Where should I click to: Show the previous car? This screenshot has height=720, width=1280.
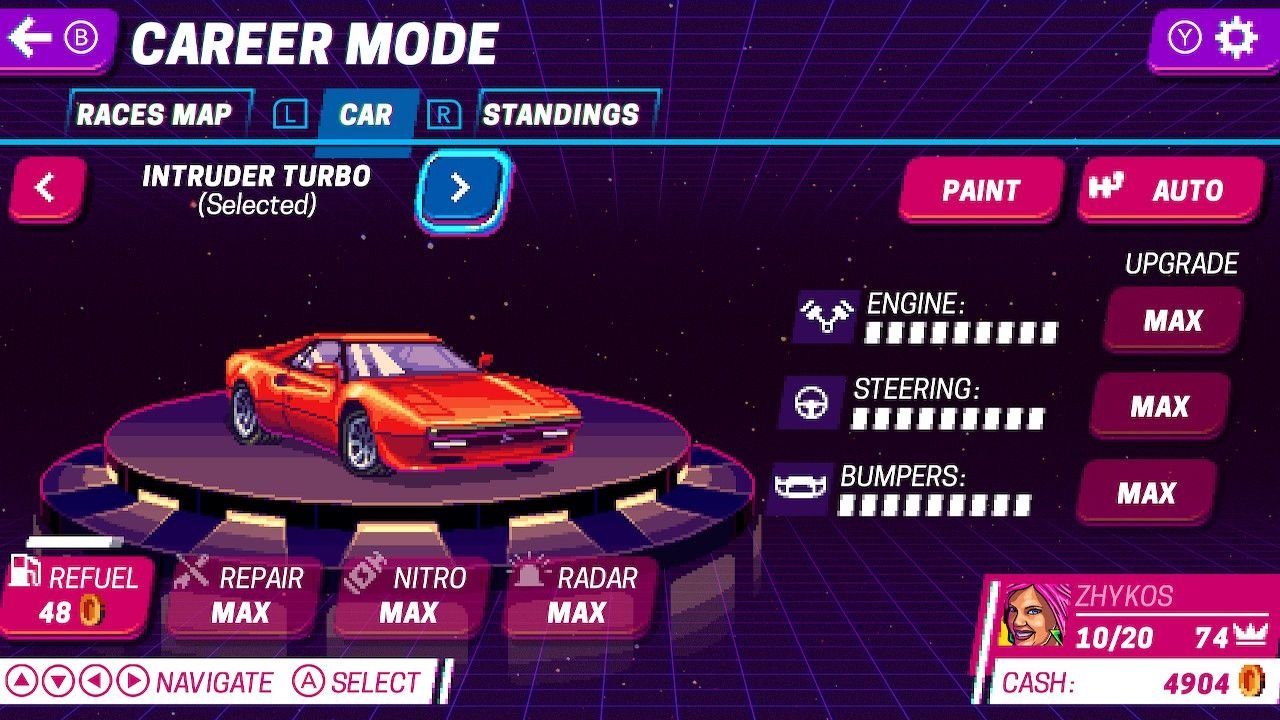(46, 188)
